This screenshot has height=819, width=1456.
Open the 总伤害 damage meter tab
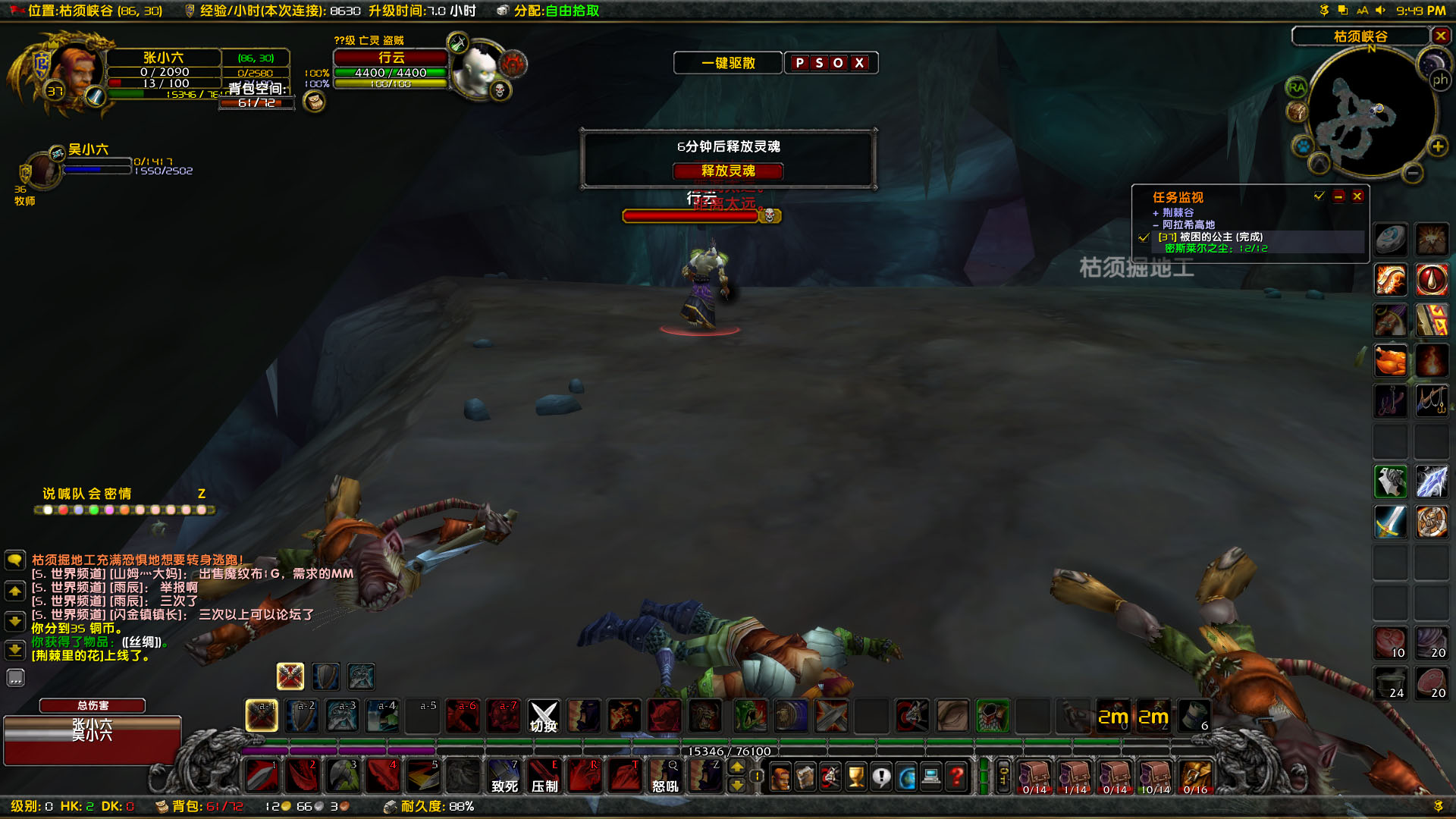(92, 705)
